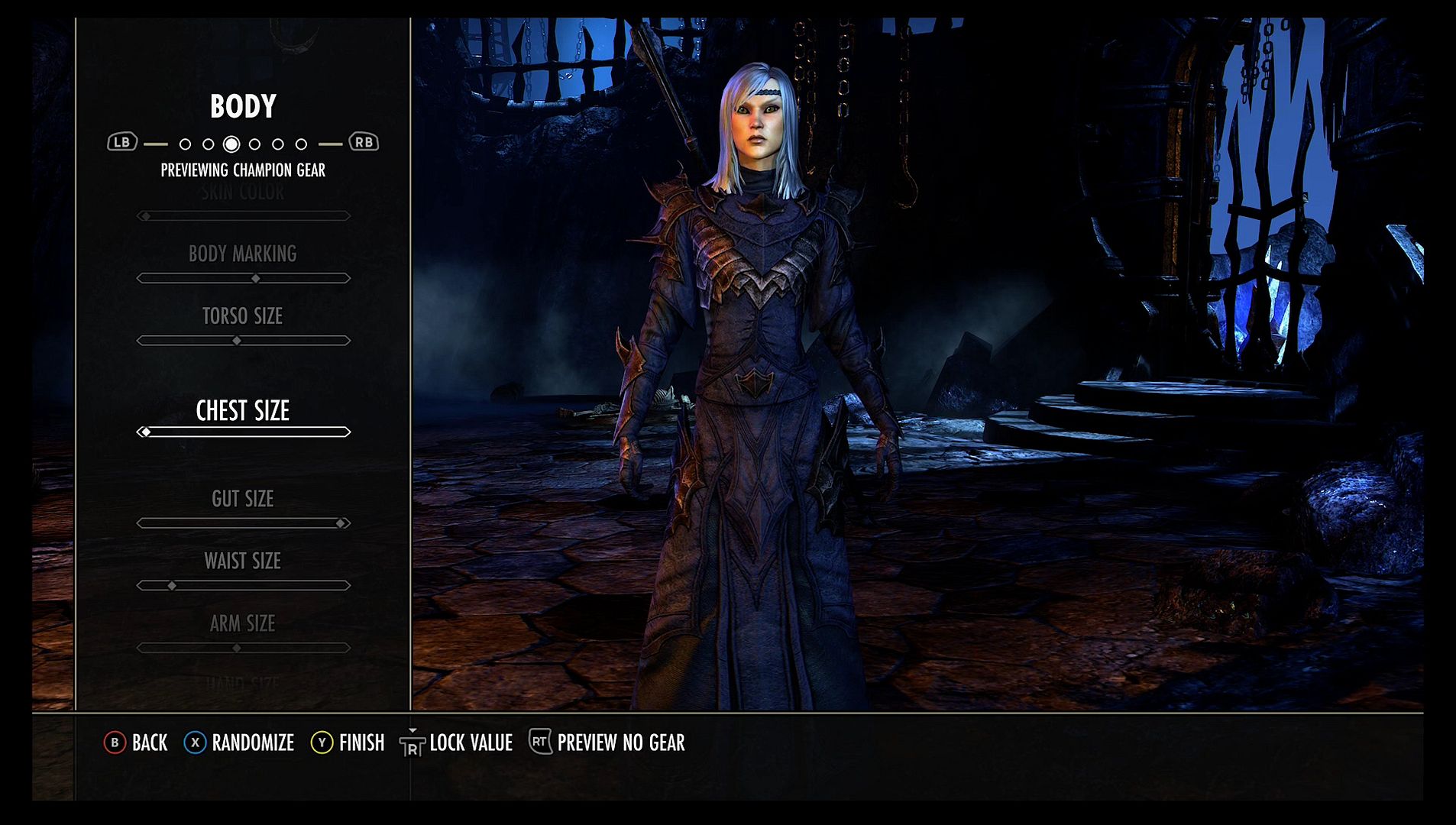The width and height of the screenshot is (1456, 825).
Task: Randomize the character's appearance
Action: click(252, 742)
